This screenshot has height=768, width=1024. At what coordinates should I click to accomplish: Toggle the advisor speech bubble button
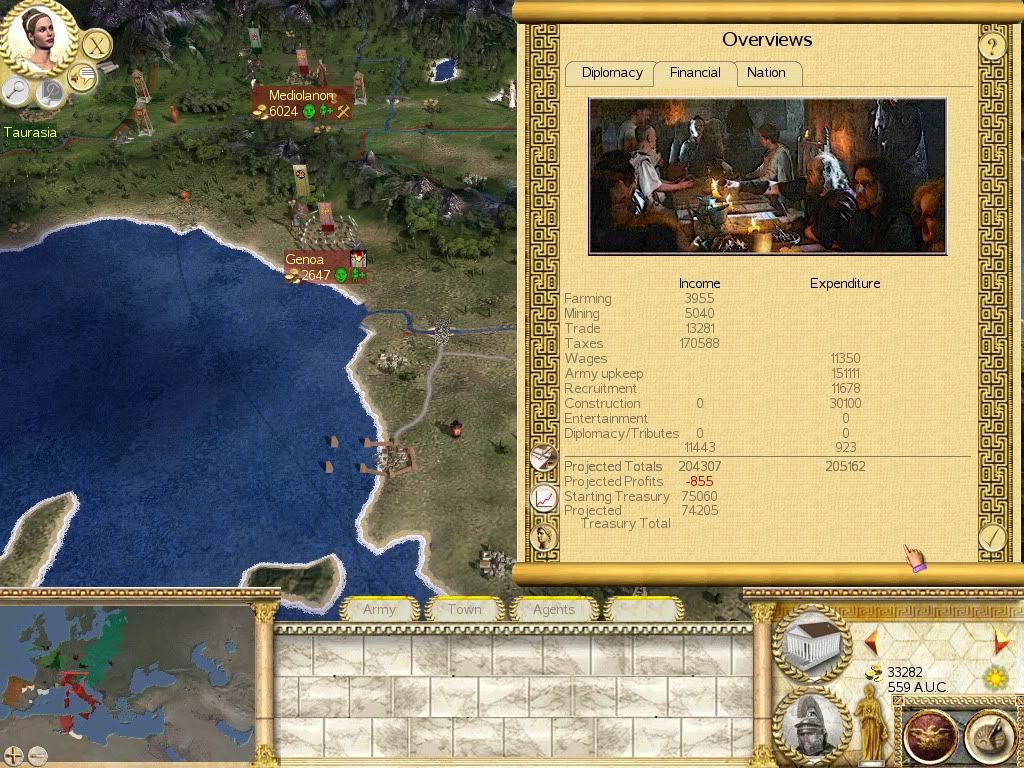pos(82,75)
